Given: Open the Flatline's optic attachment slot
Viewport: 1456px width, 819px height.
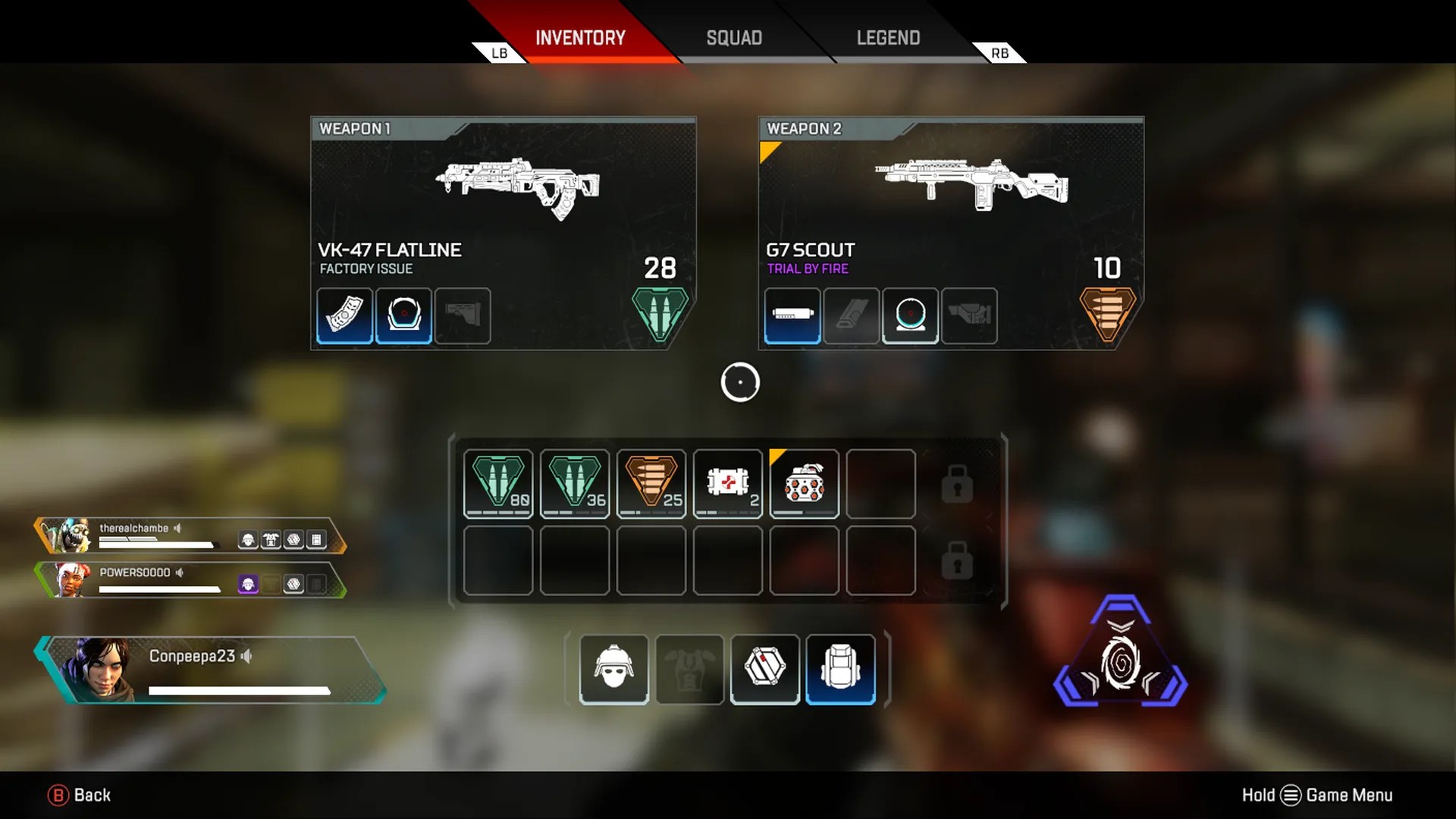Looking at the screenshot, I should pyautogui.click(x=403, y=316).
